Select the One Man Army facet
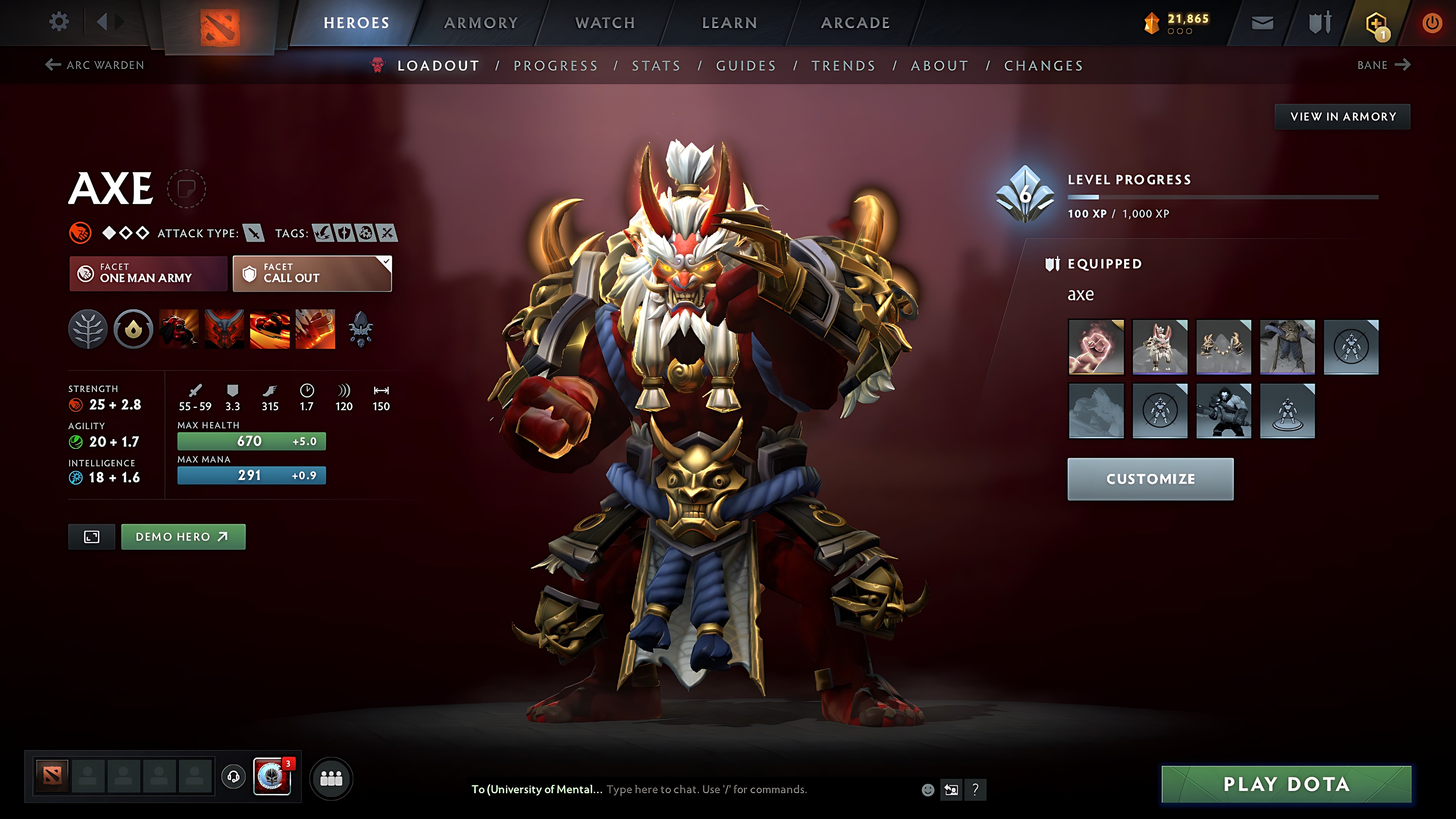 point(148,274)
